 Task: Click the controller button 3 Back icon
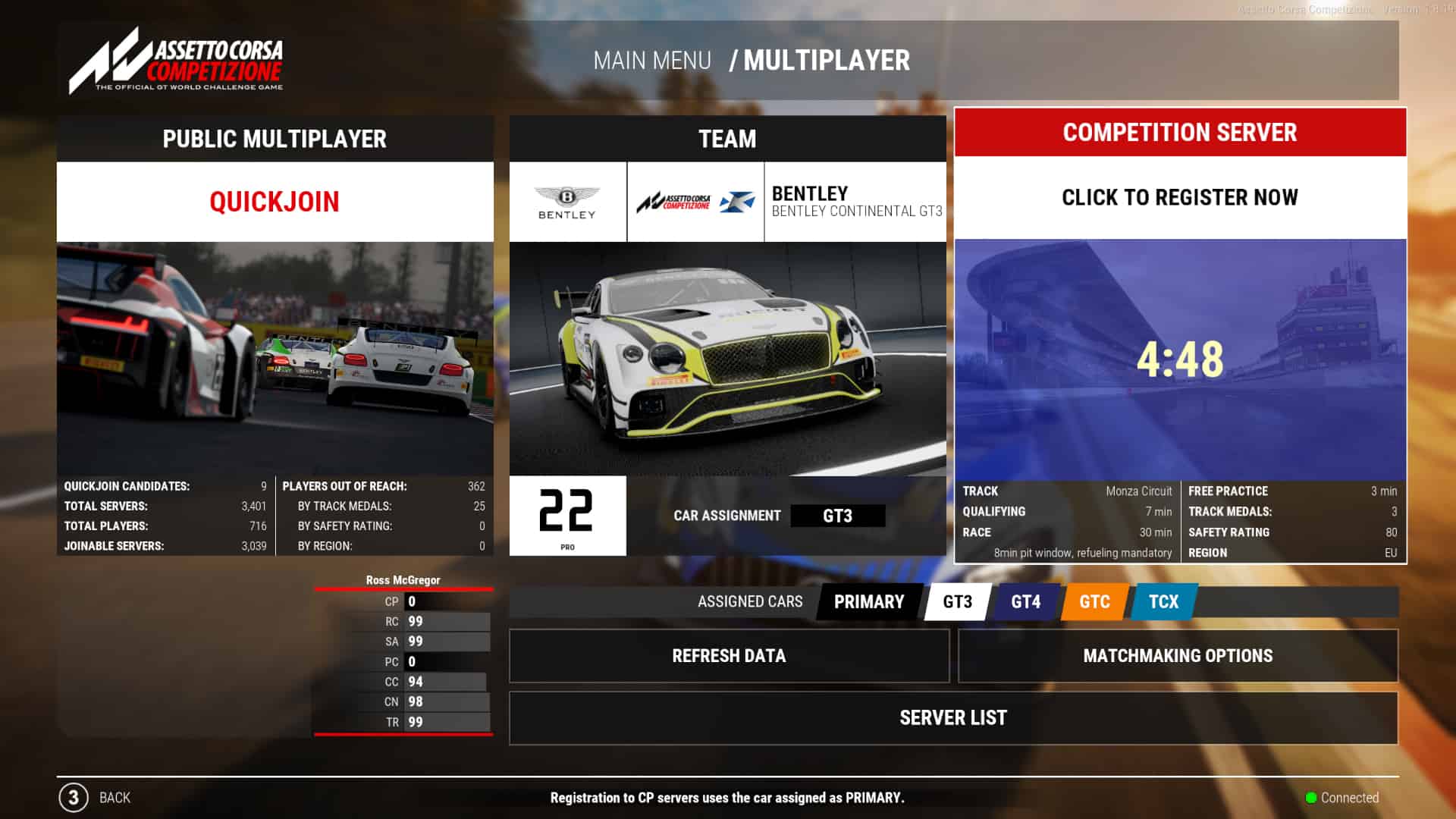[x=74, y=798]
